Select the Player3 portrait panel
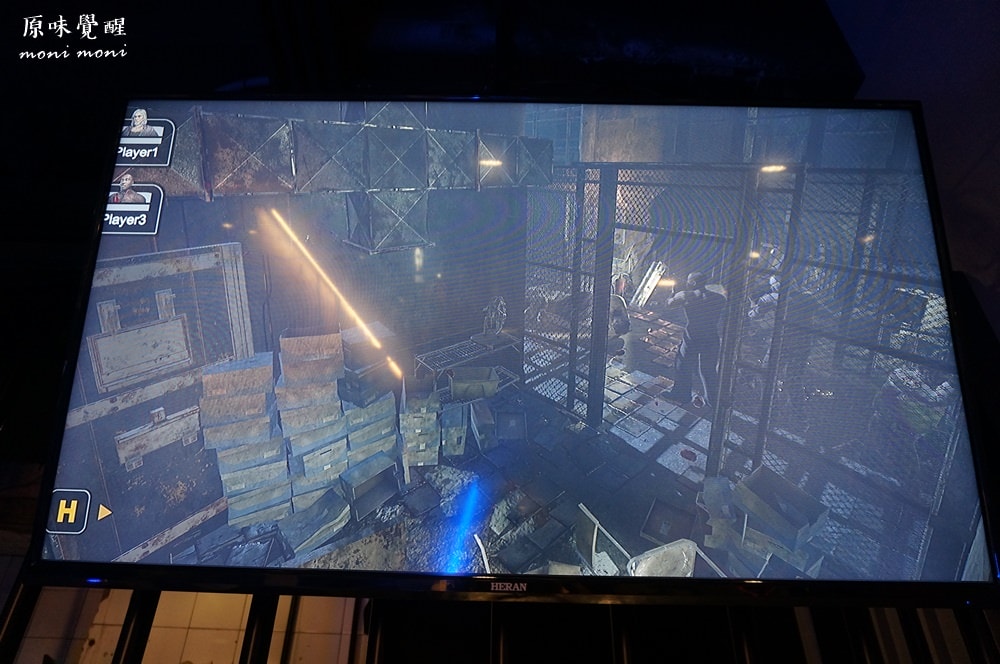This screenshot has width=1000, height=664. coord(131,207)
